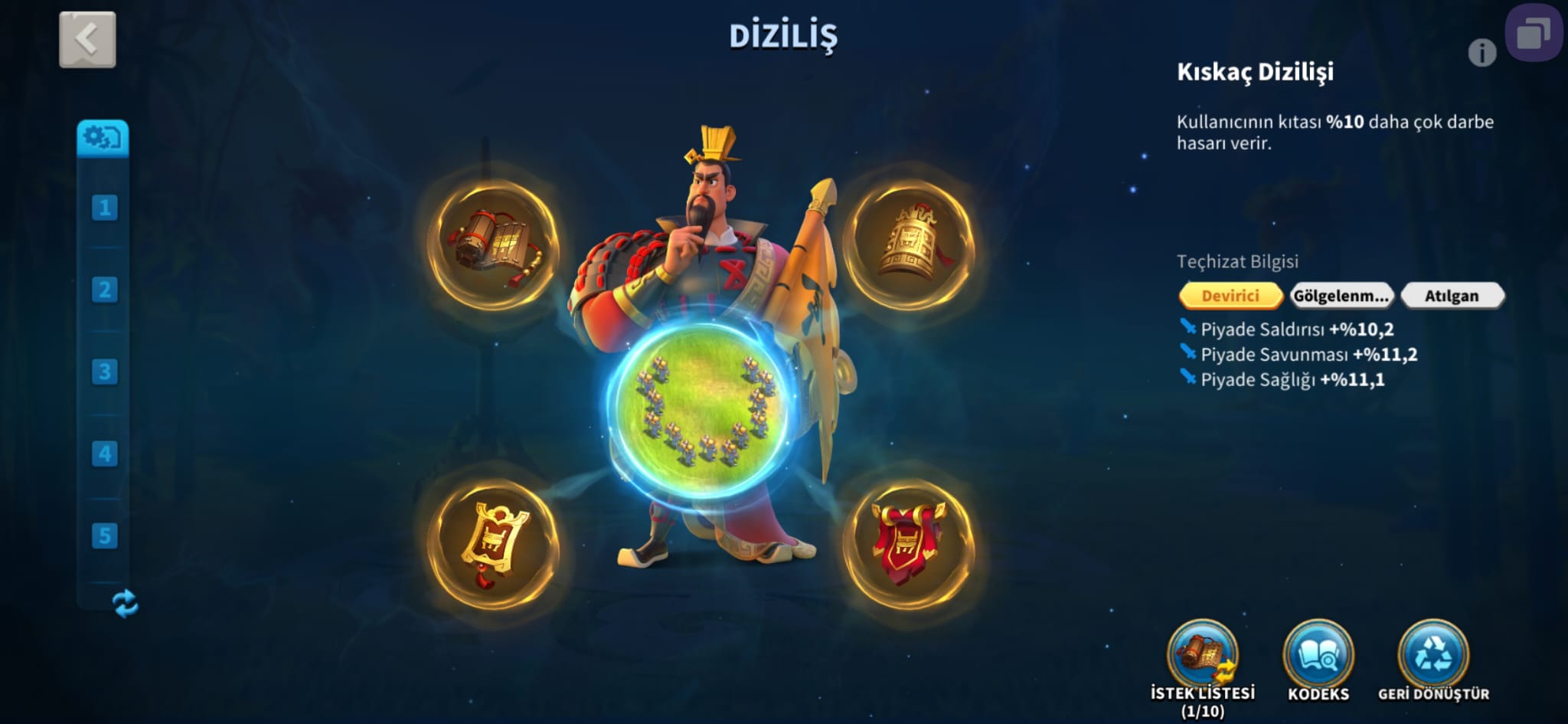
Task: Choose the golden banner emblem slot
Action: click(494, 543)
